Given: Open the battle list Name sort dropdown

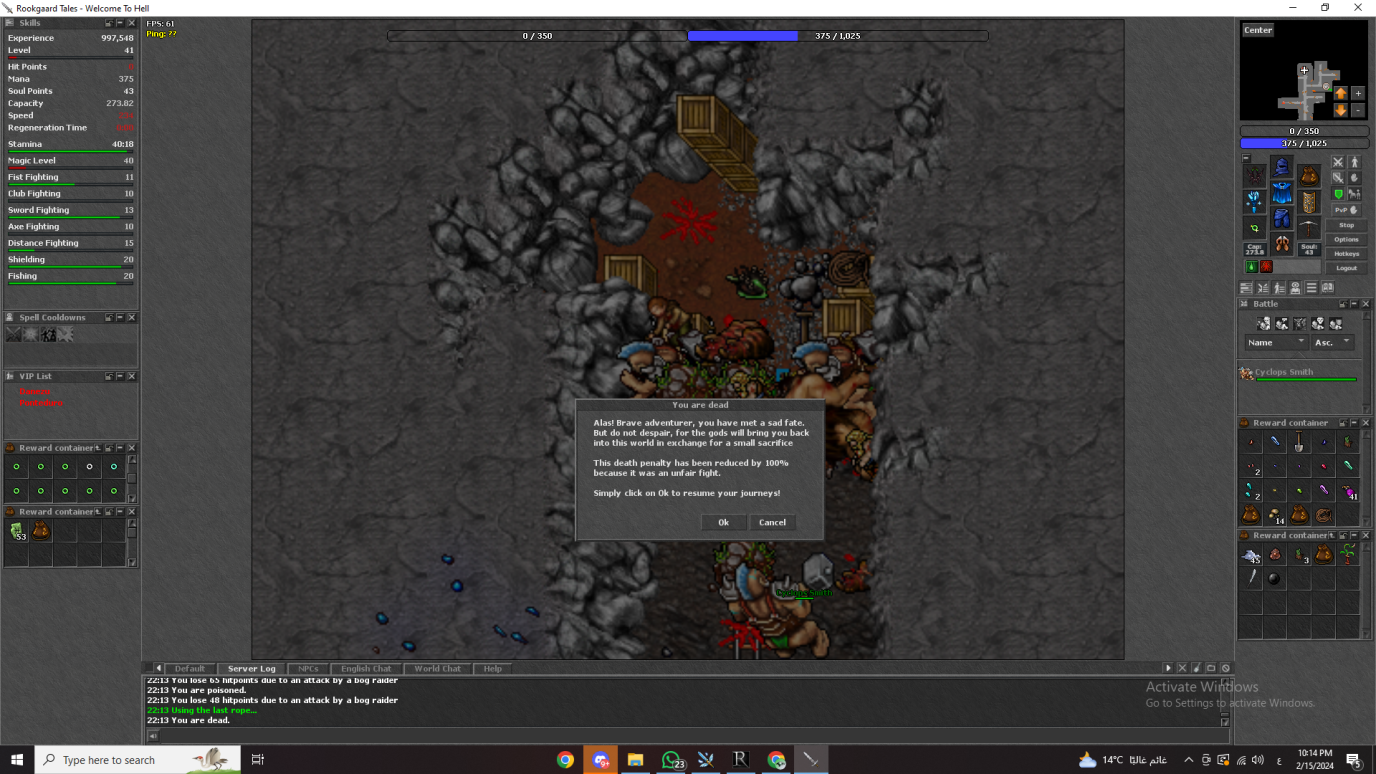Looking at the screenshot, I should click(x=1277, y=342).
